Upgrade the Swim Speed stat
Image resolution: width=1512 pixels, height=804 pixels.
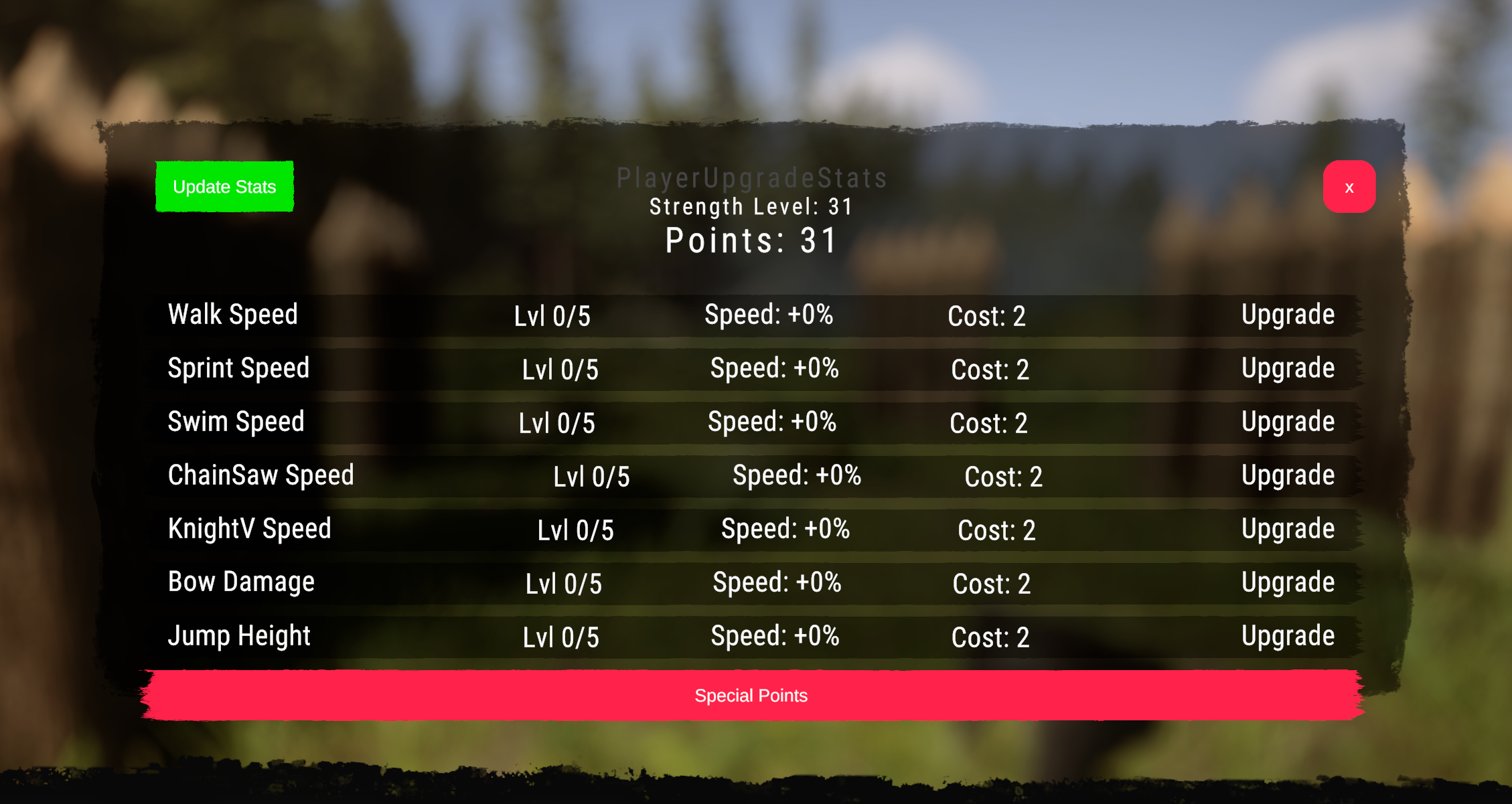pos(1287,421)
